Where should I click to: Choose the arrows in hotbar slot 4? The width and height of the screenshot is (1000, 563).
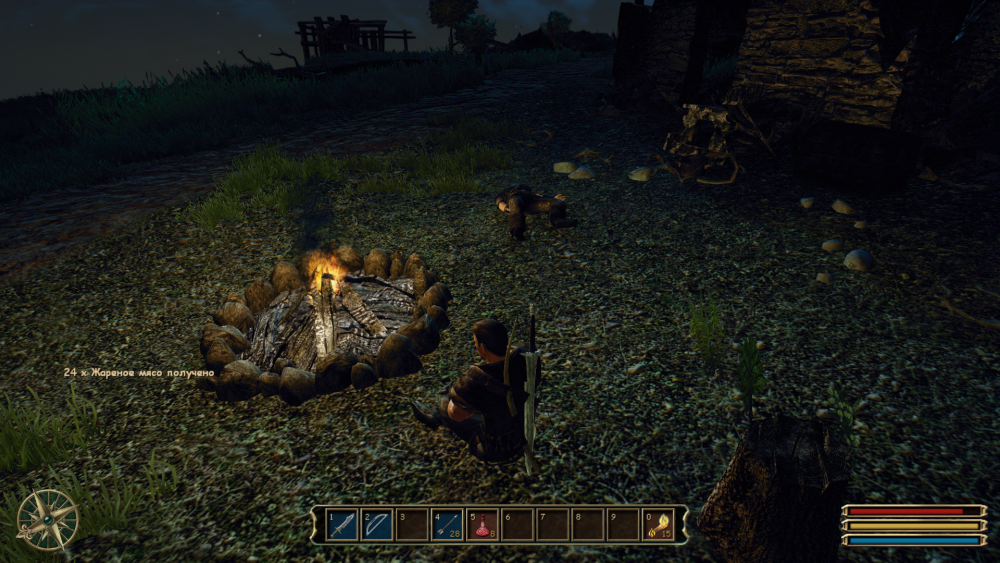[447, 524]
